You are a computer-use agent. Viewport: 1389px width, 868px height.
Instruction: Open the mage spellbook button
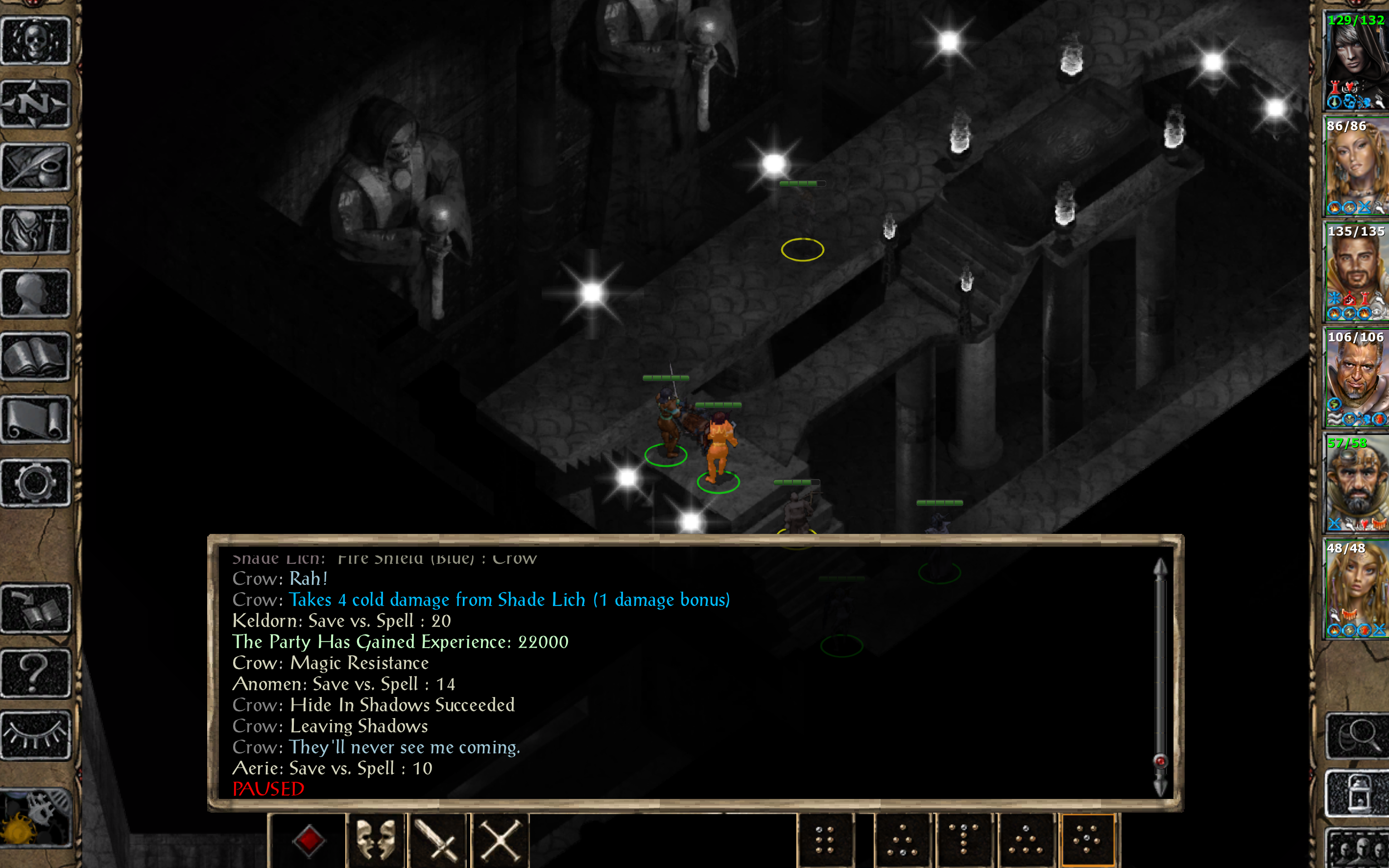point(36,357)
